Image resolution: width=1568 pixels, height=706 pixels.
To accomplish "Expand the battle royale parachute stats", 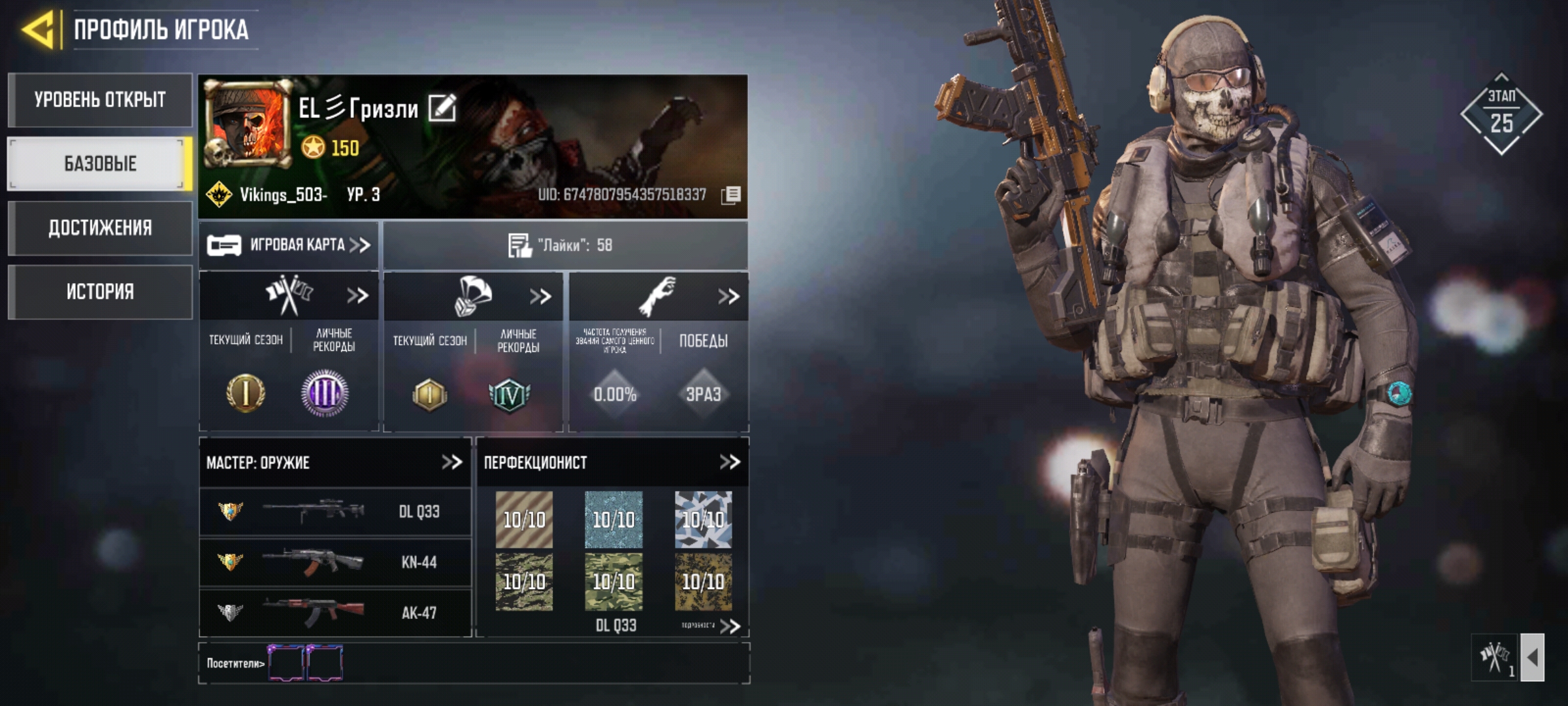I will coord(540,297).
